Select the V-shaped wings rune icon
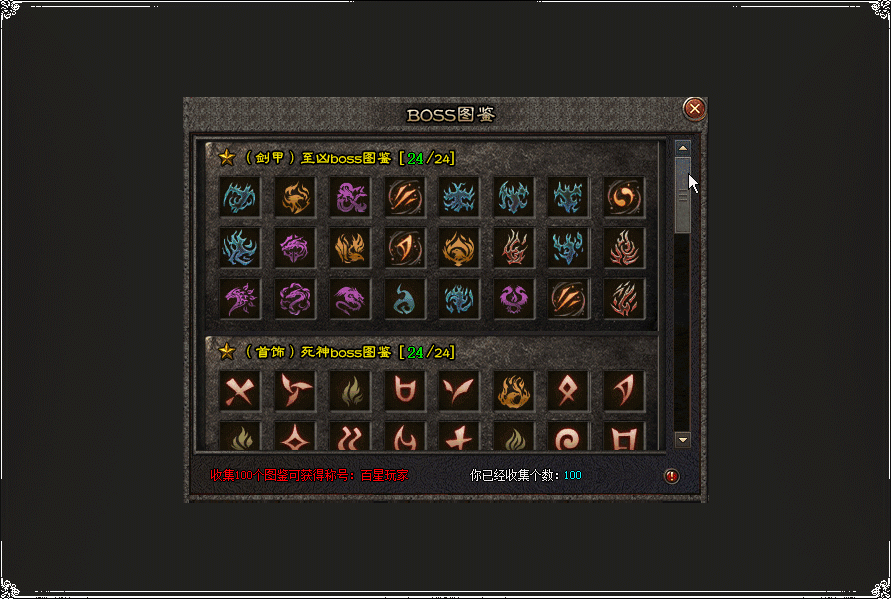Viewport: 892px width, 599px height. (457, 391)
